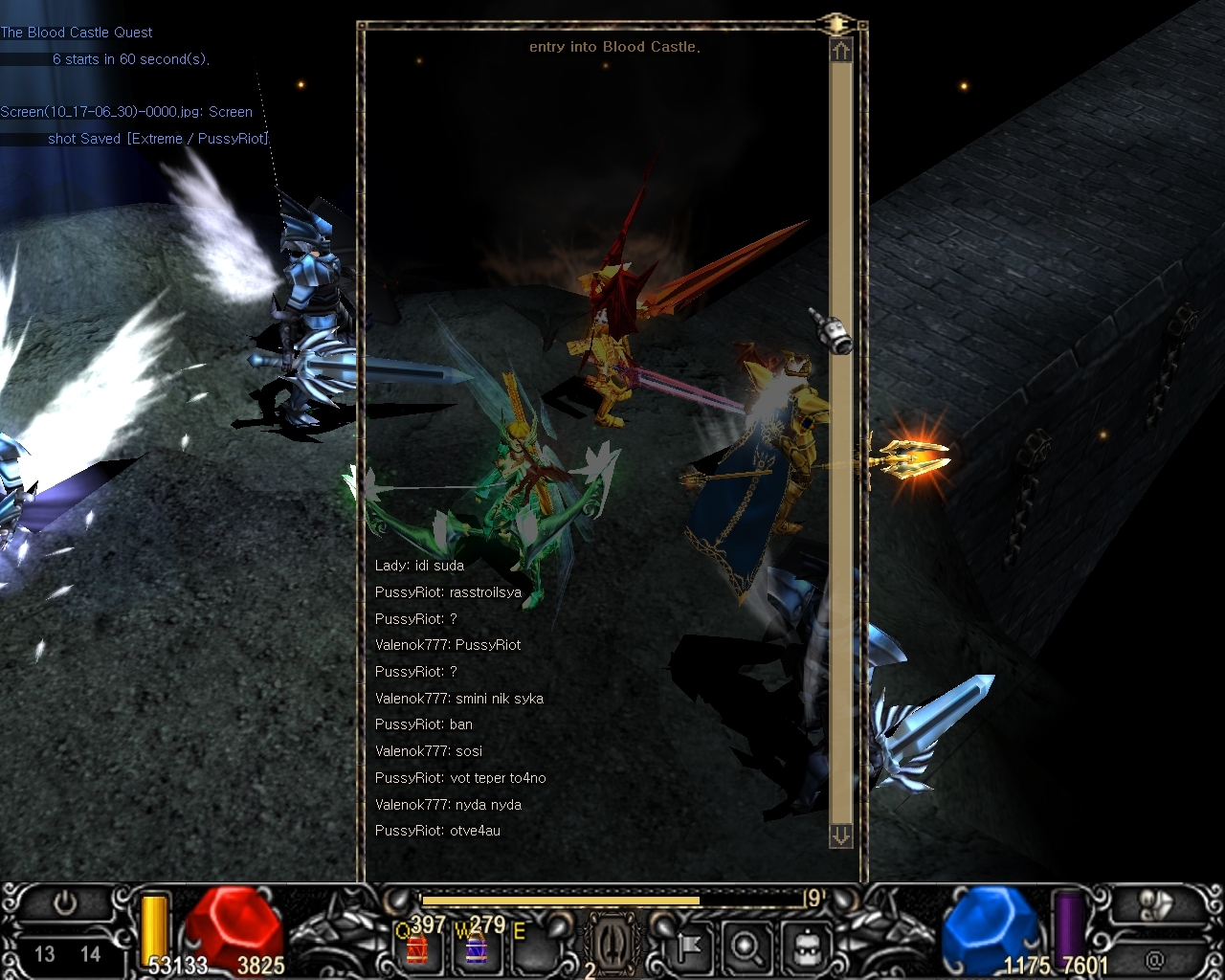Open the flag button on the bottom bar
This screenshot has height=980, width=1225.
(690, 947)
